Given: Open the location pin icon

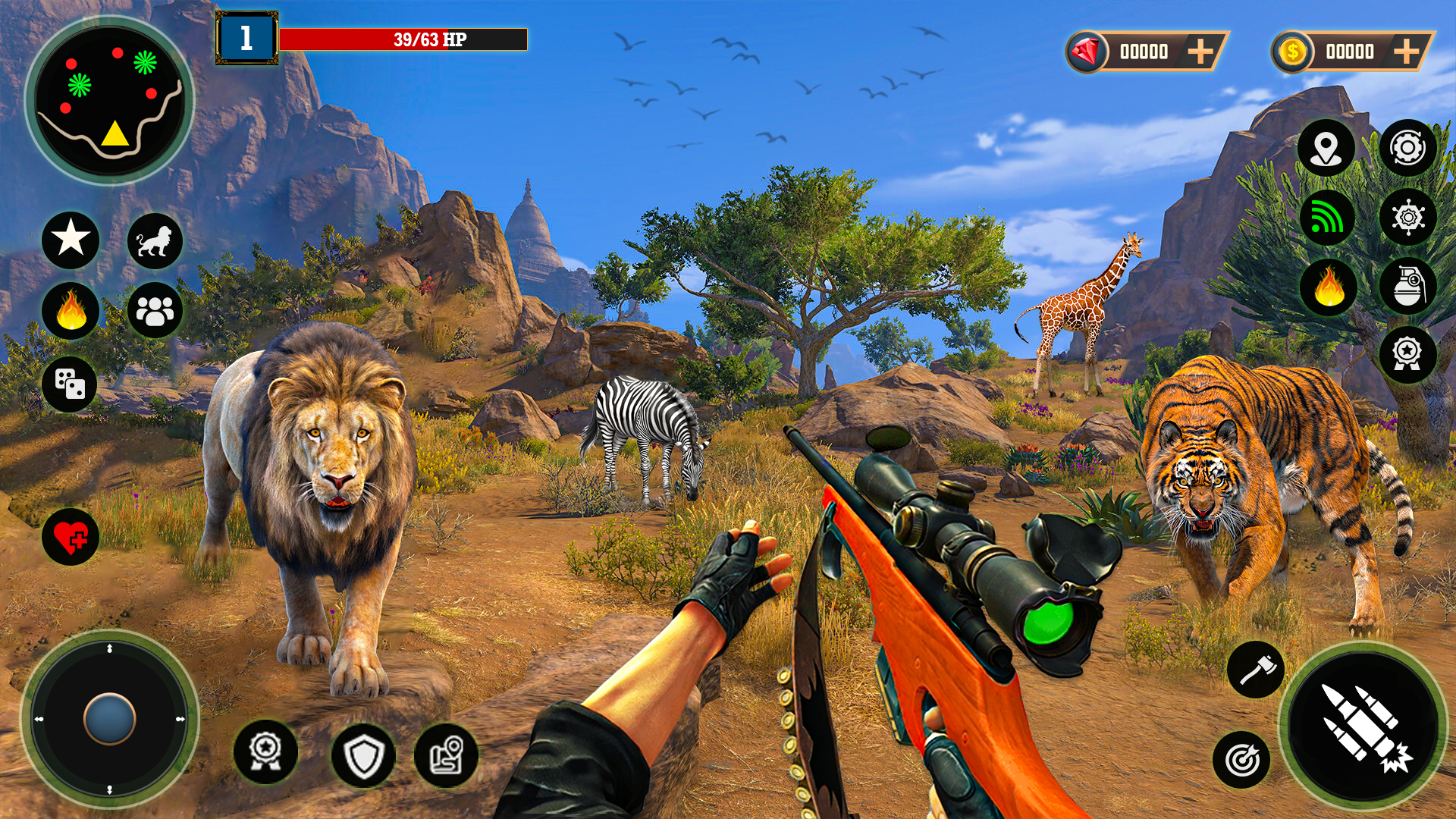Looking at the screenshot, I should (1326, 148).
